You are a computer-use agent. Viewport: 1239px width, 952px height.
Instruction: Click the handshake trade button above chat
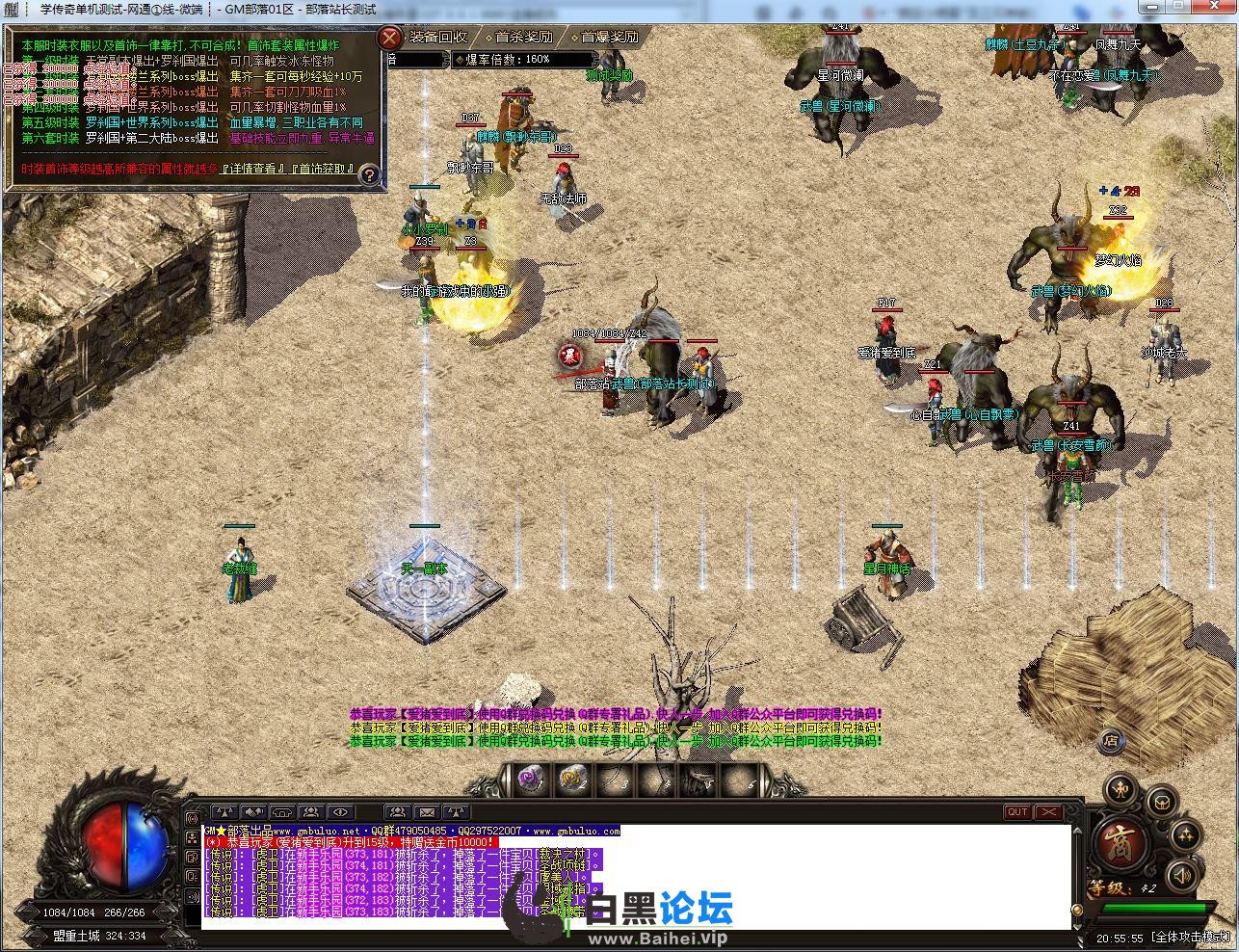tap(254, 812)
